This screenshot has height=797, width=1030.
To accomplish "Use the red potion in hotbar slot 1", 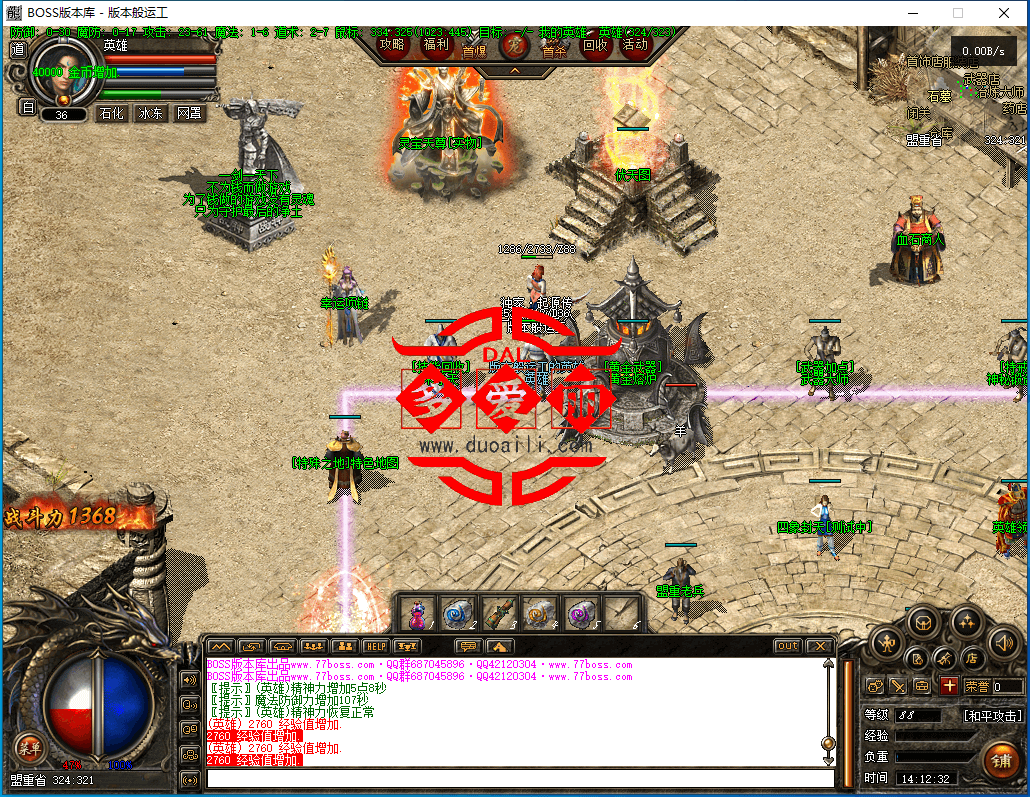I will tap(419, 612).
